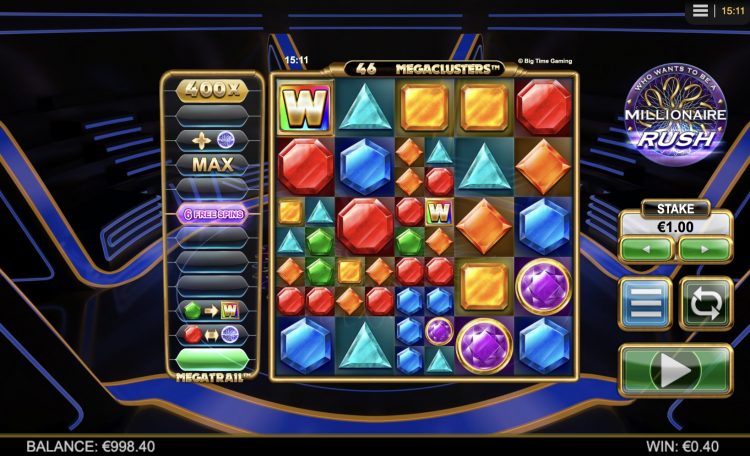Open the hamburger menu in top corner
Viewport: 750px width, 456px height.
[x=701, y=10]
